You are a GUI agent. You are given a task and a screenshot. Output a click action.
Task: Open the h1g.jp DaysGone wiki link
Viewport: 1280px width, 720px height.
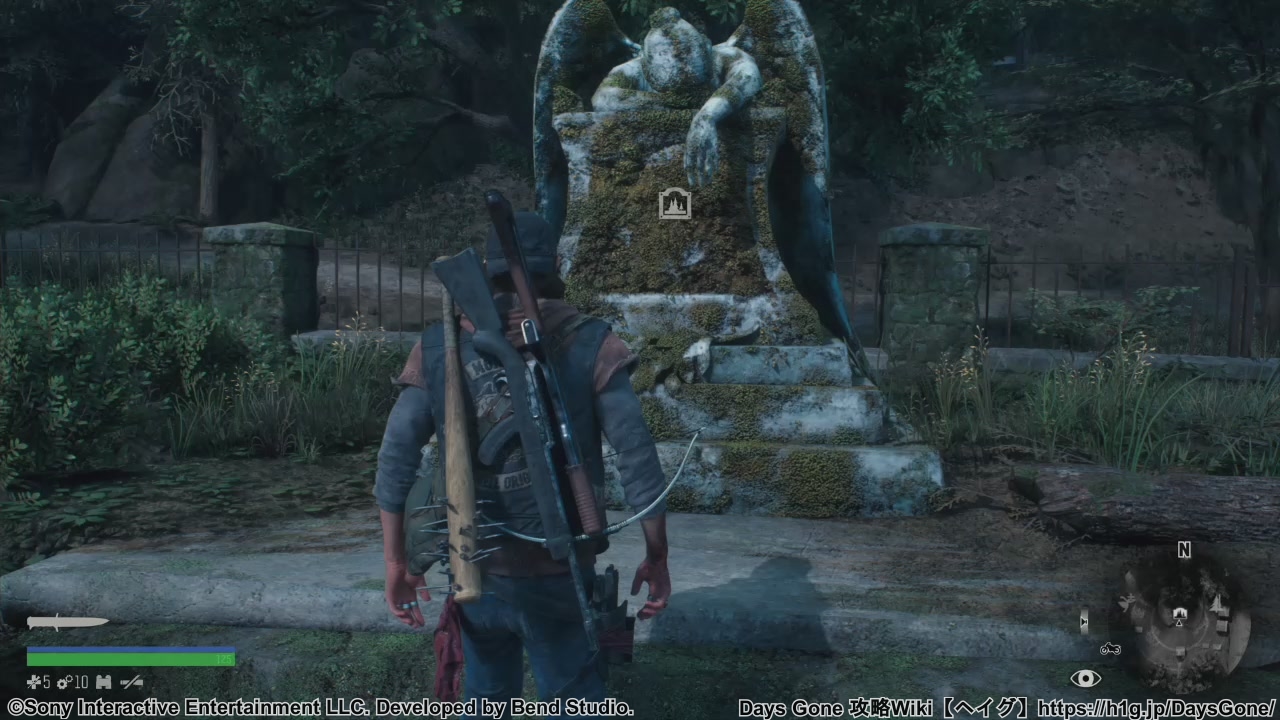1156,708
